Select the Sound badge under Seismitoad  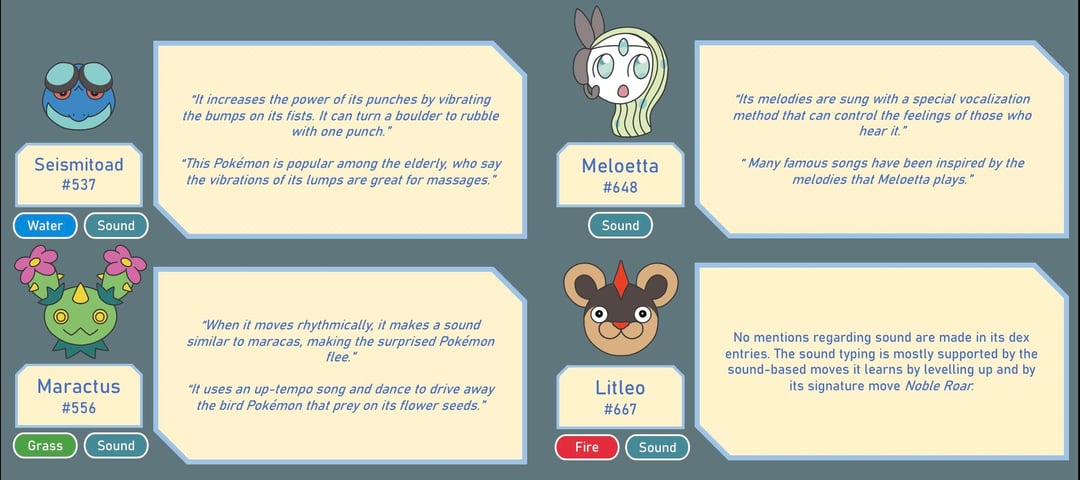coord(116,226)
